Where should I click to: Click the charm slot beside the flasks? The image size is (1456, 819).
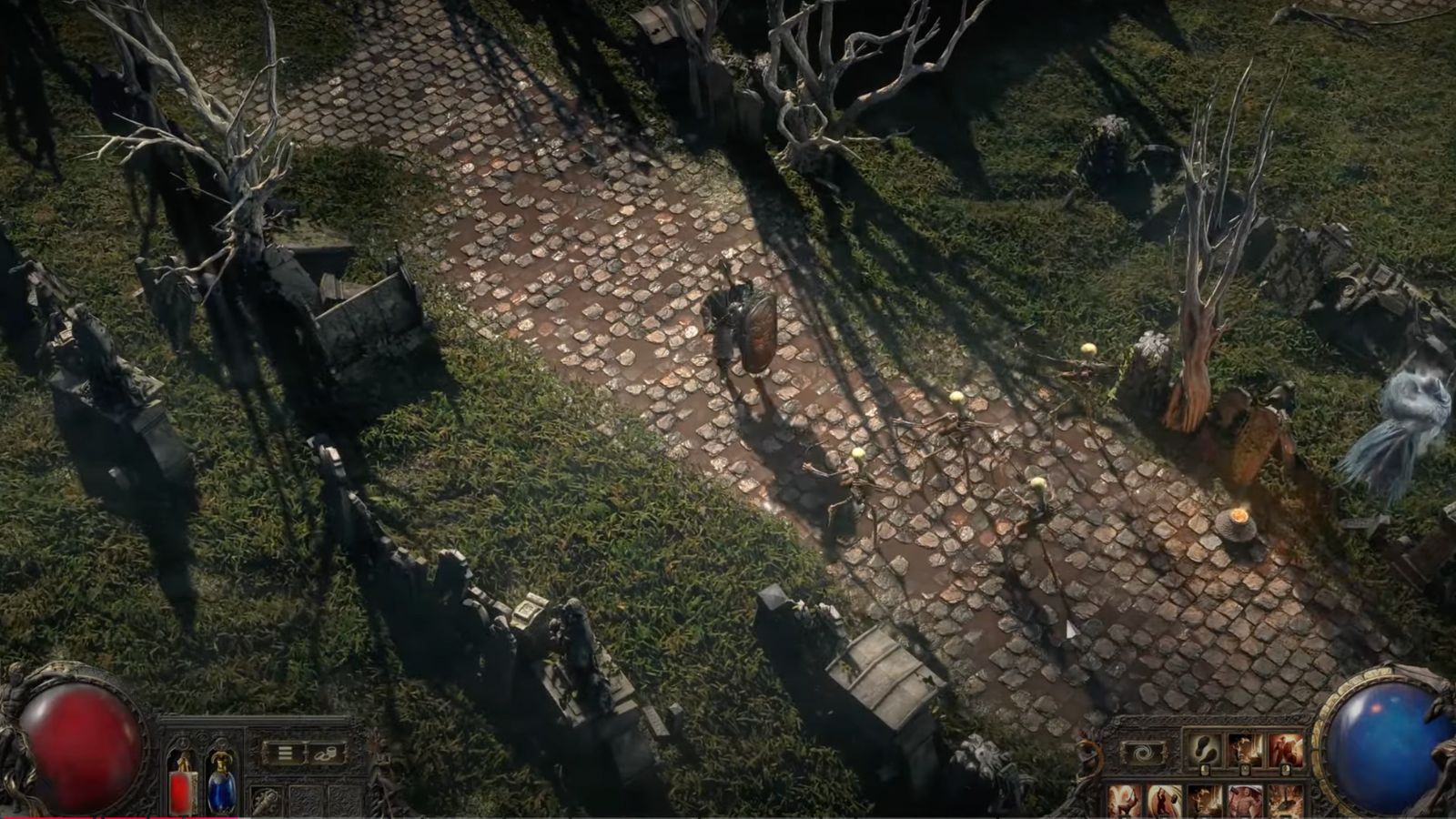pyautogui.click(x=267, y=799)
